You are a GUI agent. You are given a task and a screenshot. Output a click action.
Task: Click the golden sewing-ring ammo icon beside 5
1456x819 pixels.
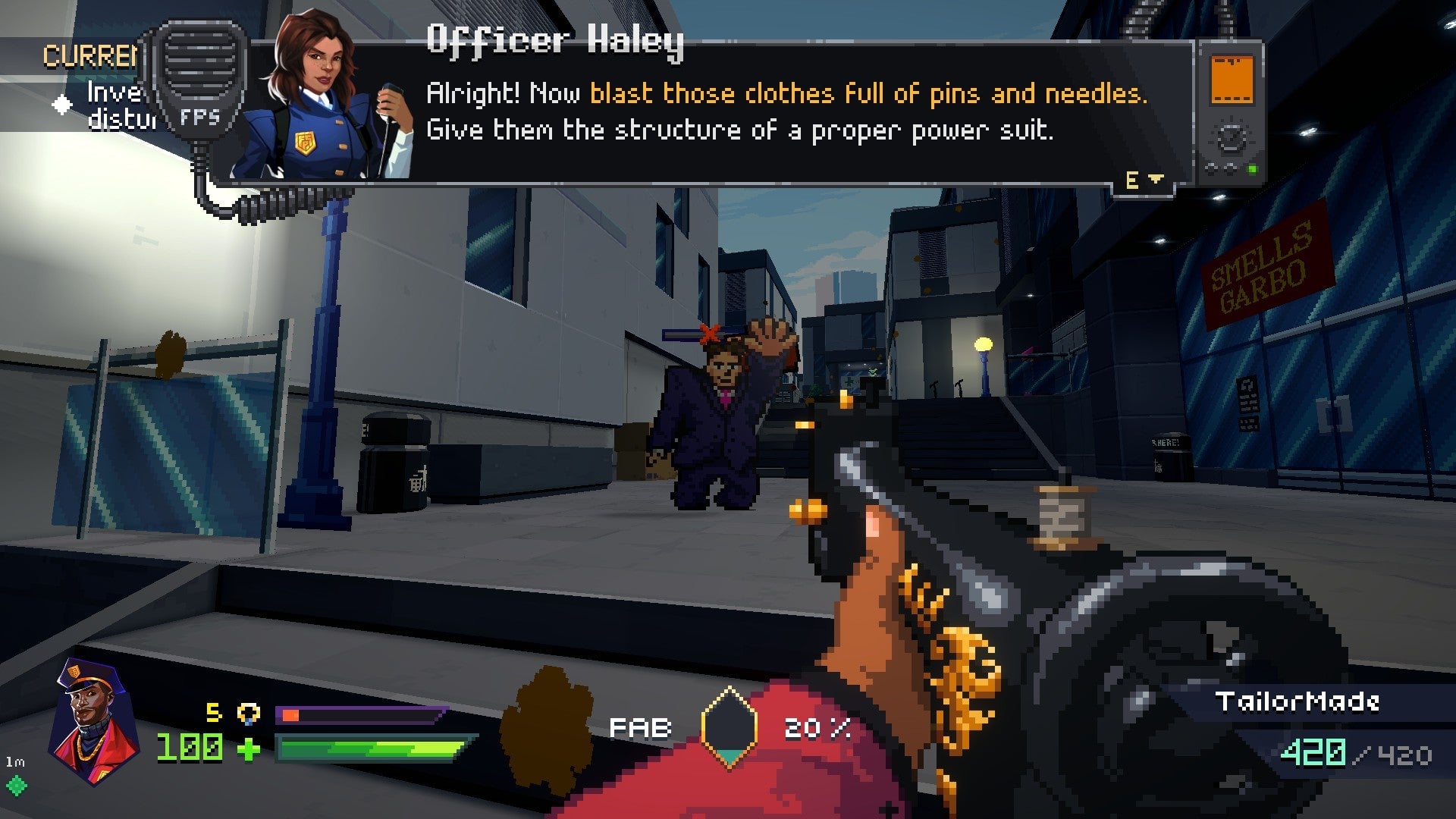pos(250,713)
